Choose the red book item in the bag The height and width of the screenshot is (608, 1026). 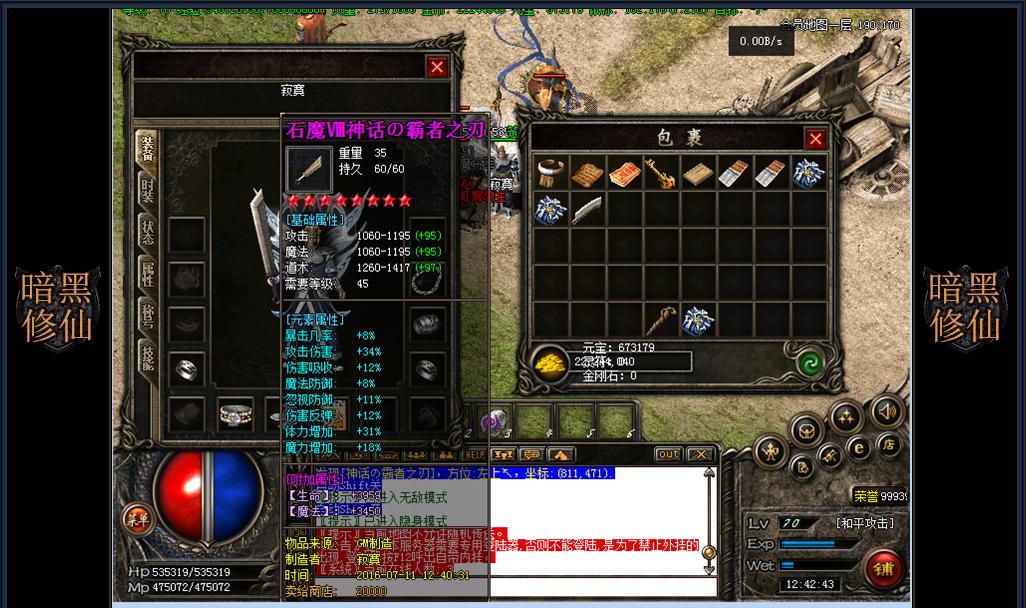(624, 174)
